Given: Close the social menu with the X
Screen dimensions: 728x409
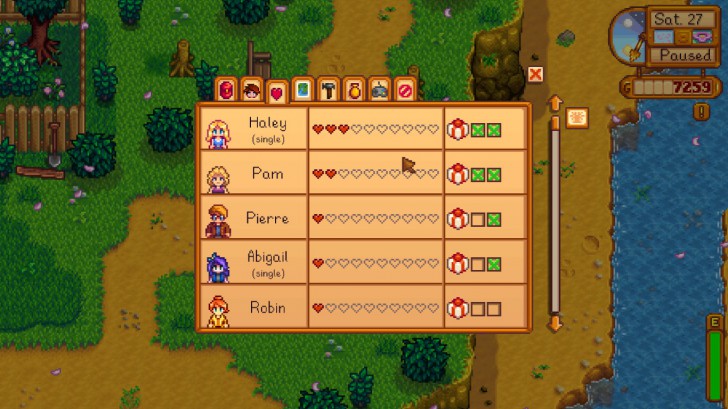Looking at the screenshot, I should [535, 74].
